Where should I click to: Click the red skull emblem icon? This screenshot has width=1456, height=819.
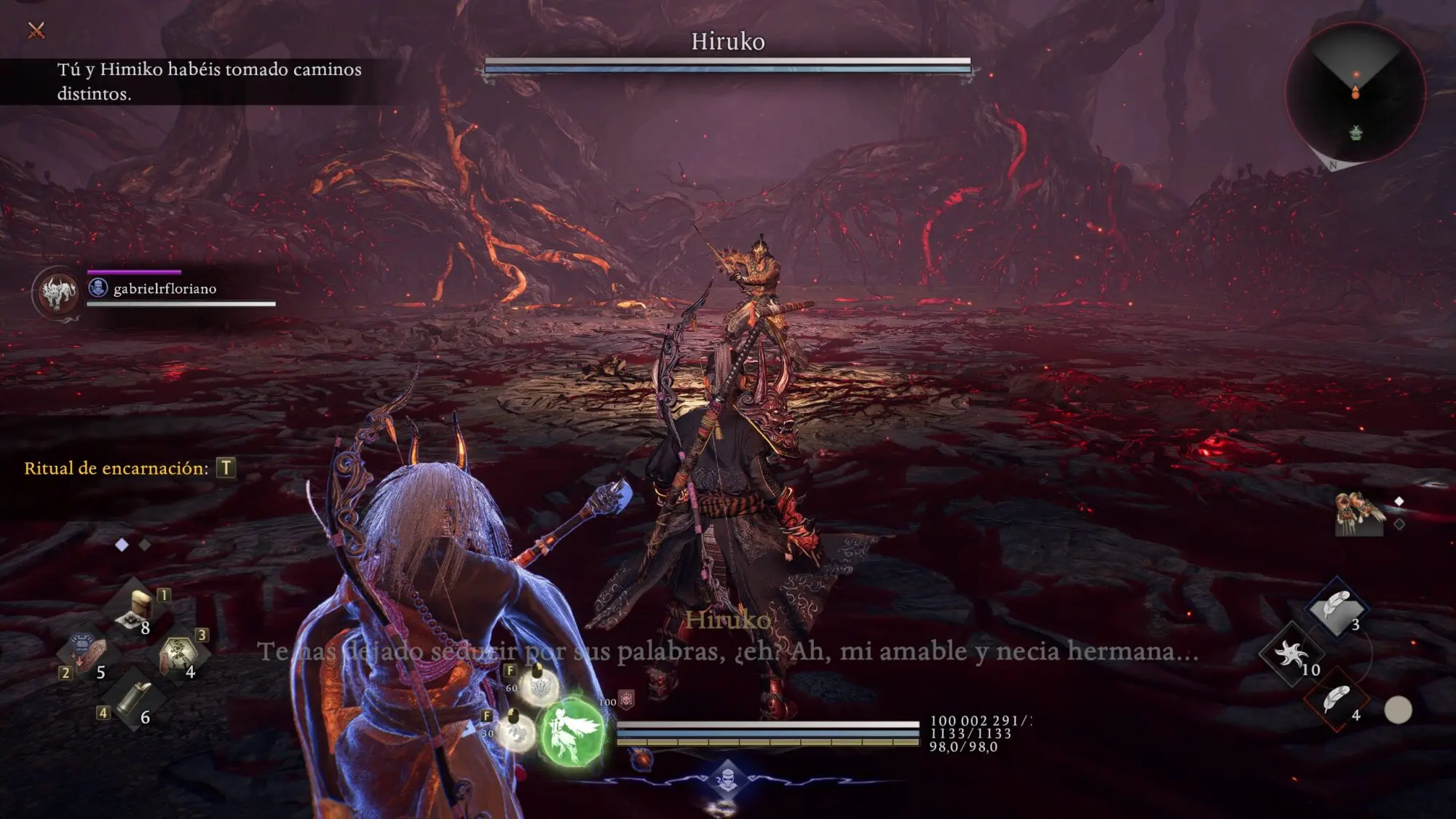626,699
